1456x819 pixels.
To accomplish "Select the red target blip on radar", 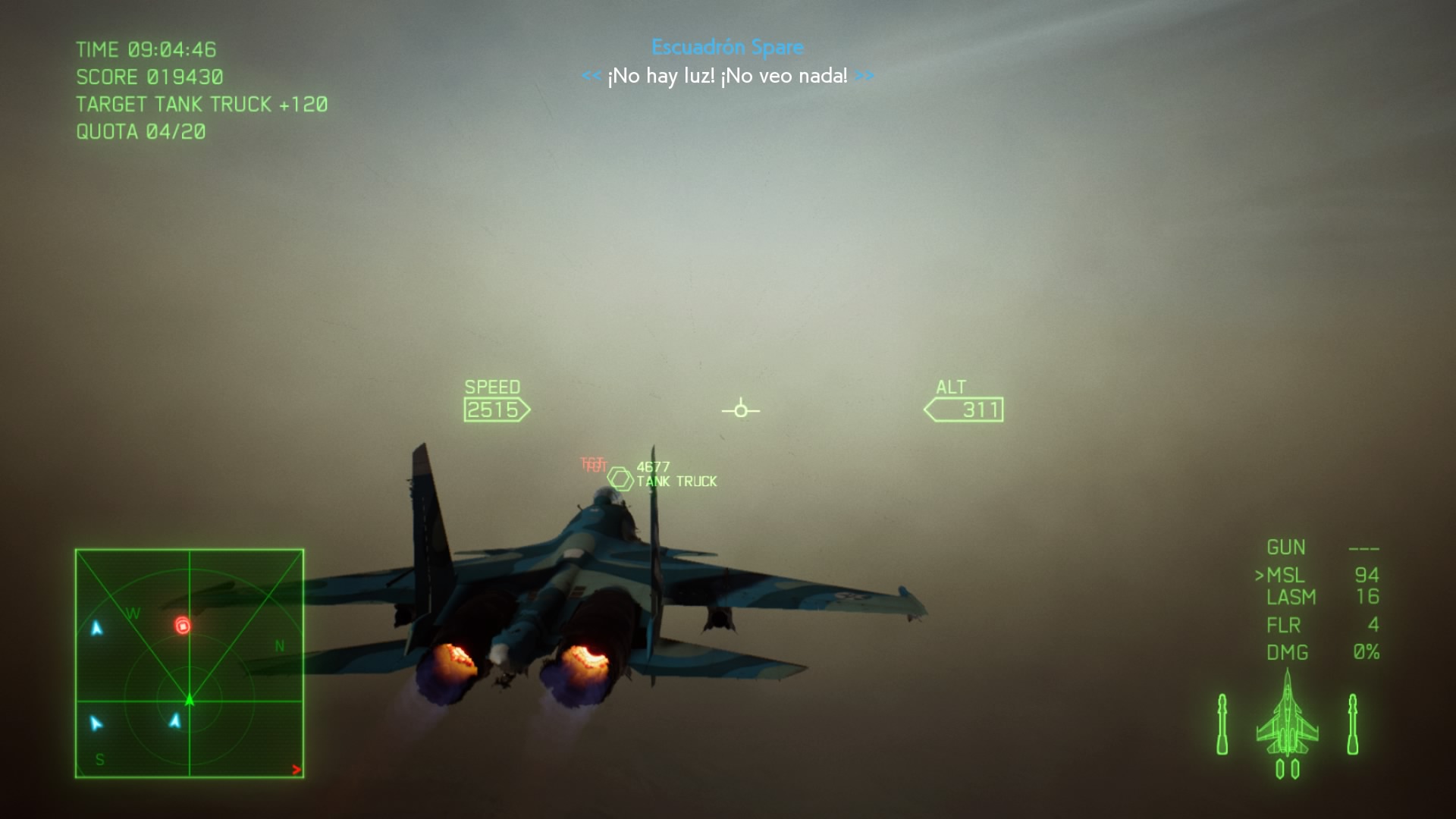I will [x=182, y=626].
